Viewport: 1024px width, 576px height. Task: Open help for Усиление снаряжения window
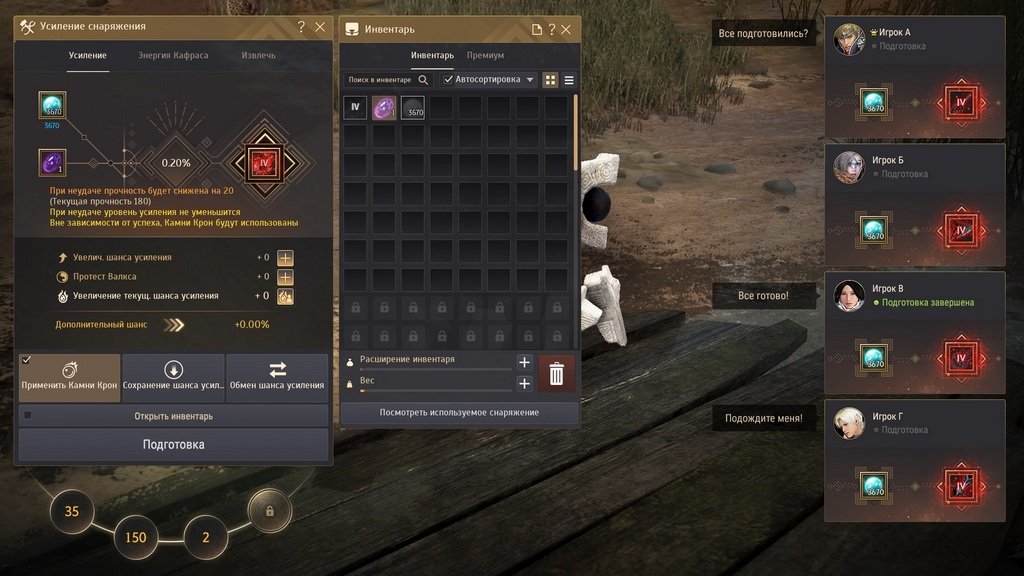pos(301,27)
